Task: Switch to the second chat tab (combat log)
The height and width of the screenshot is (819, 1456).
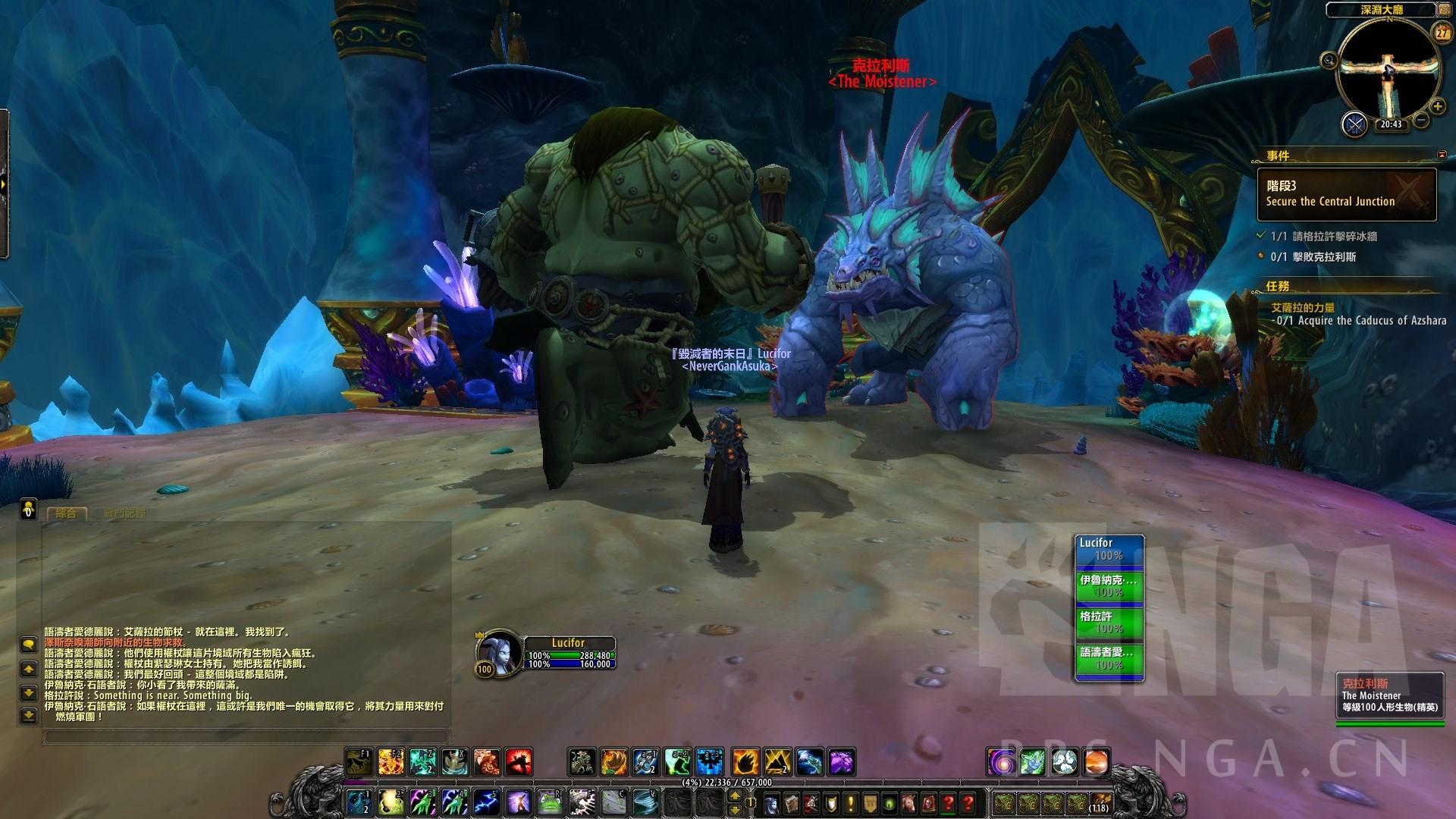Action: [x=124, y=513]
